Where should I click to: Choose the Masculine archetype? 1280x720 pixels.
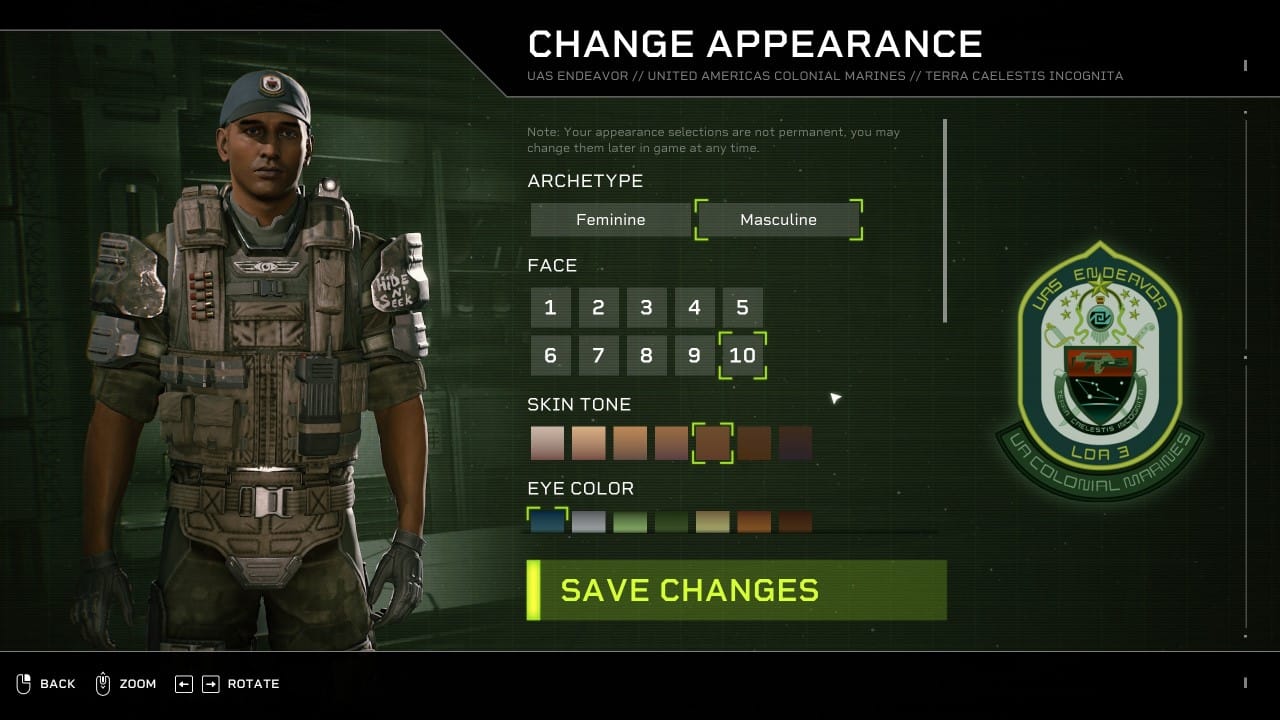[x=778, y=220]
